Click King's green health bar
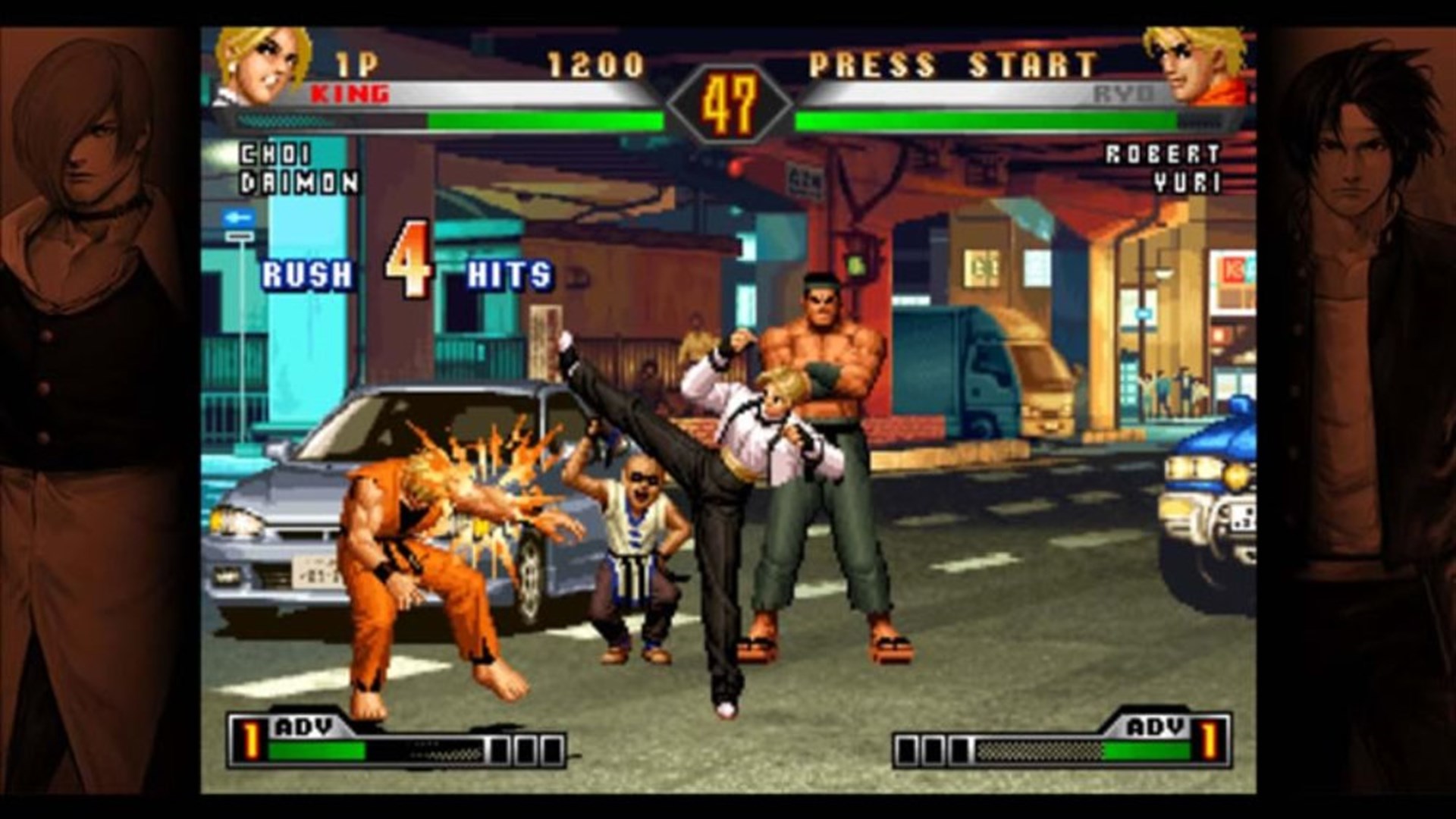Image resolution: width=1456 pixels, height=819 pixels. pos(546,119)
